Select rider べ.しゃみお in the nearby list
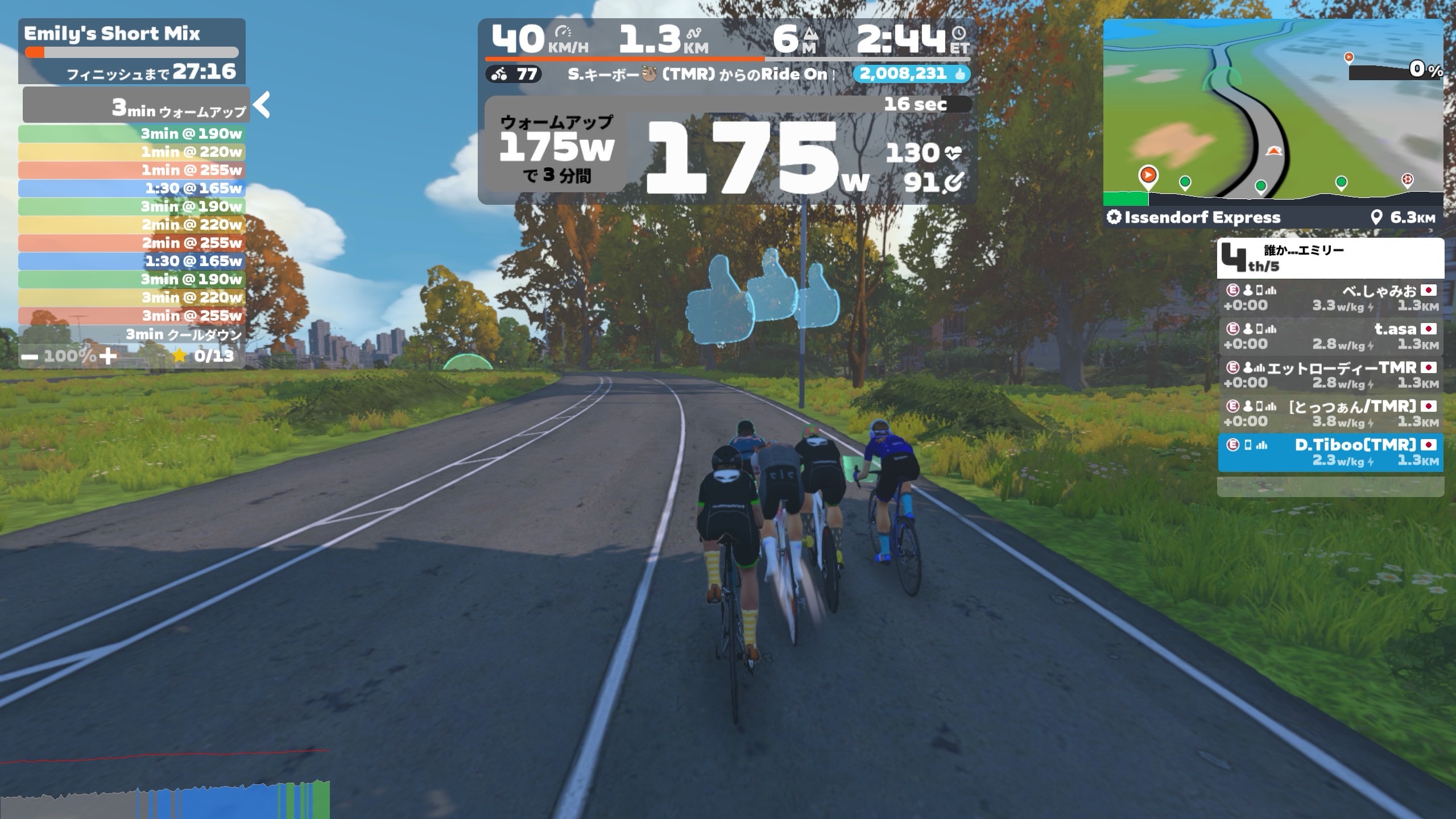Viewport: 1456px width, 819px height. point(1330,298)
